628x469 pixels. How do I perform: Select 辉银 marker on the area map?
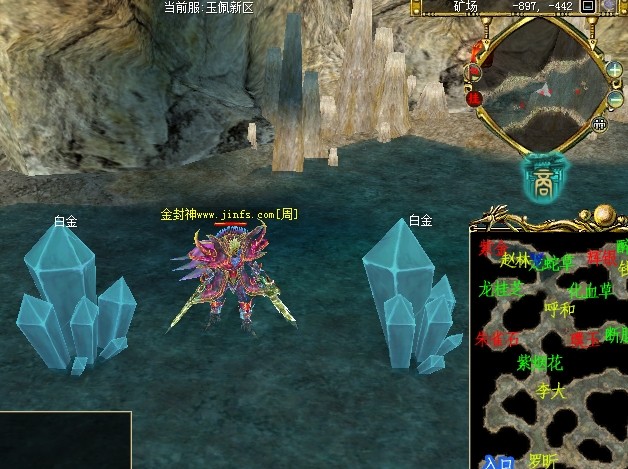click(x=601, y=257)
